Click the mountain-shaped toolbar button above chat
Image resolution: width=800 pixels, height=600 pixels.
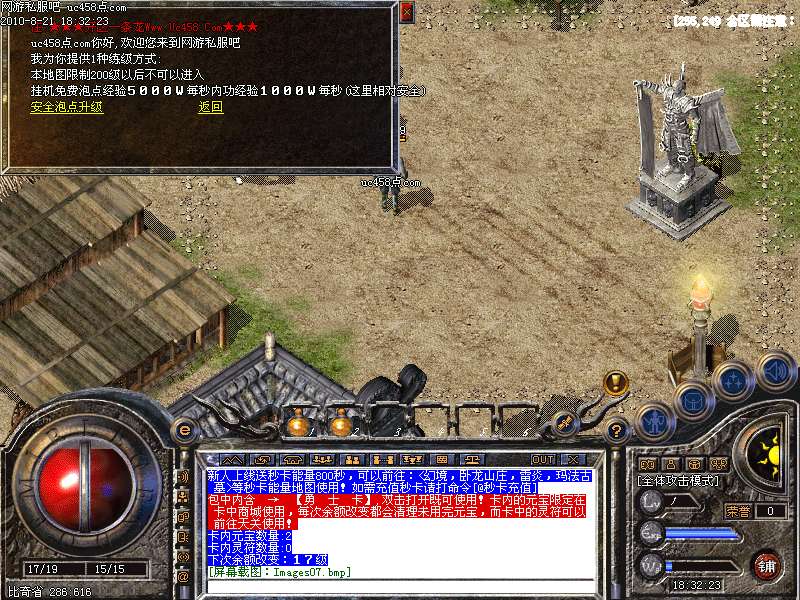[233, 460]
